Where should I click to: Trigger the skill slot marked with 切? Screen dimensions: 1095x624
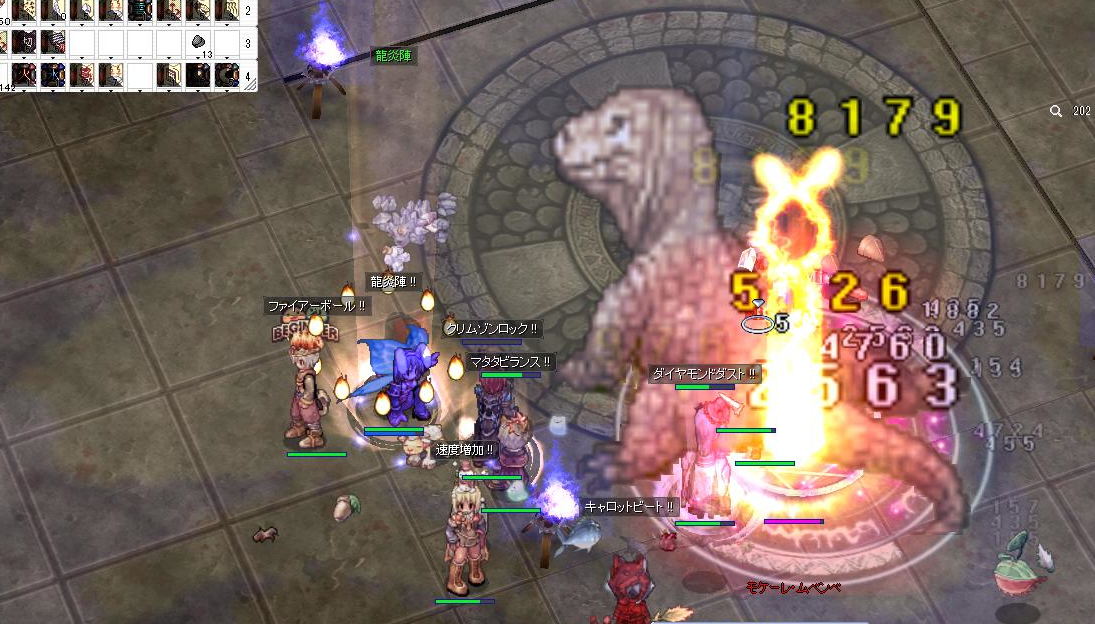pos(22,42)
